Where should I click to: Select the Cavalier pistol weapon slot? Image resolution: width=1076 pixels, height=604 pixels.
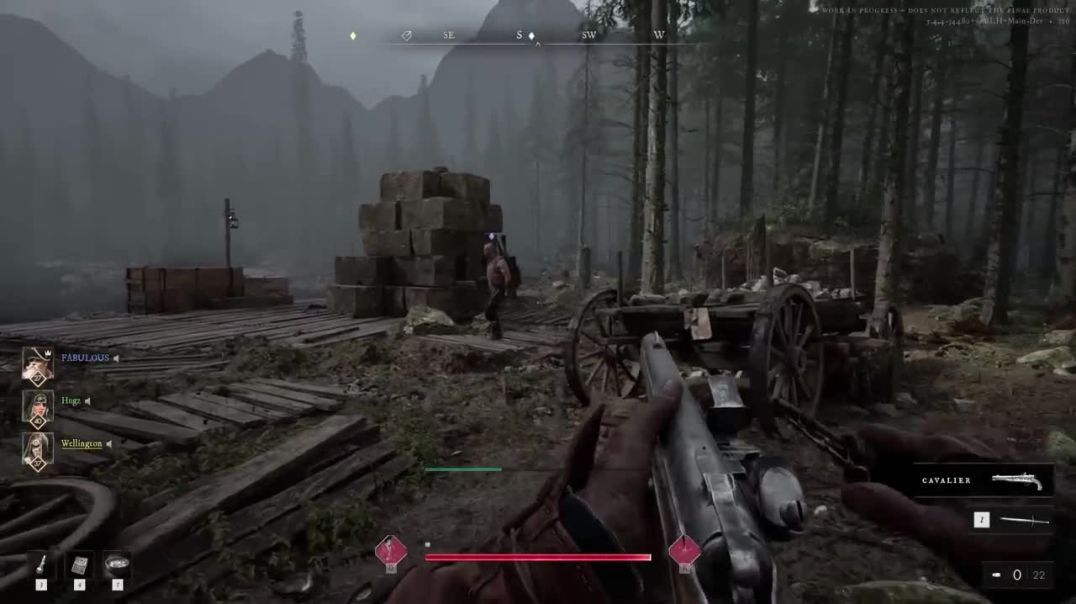tap(982, 480)
